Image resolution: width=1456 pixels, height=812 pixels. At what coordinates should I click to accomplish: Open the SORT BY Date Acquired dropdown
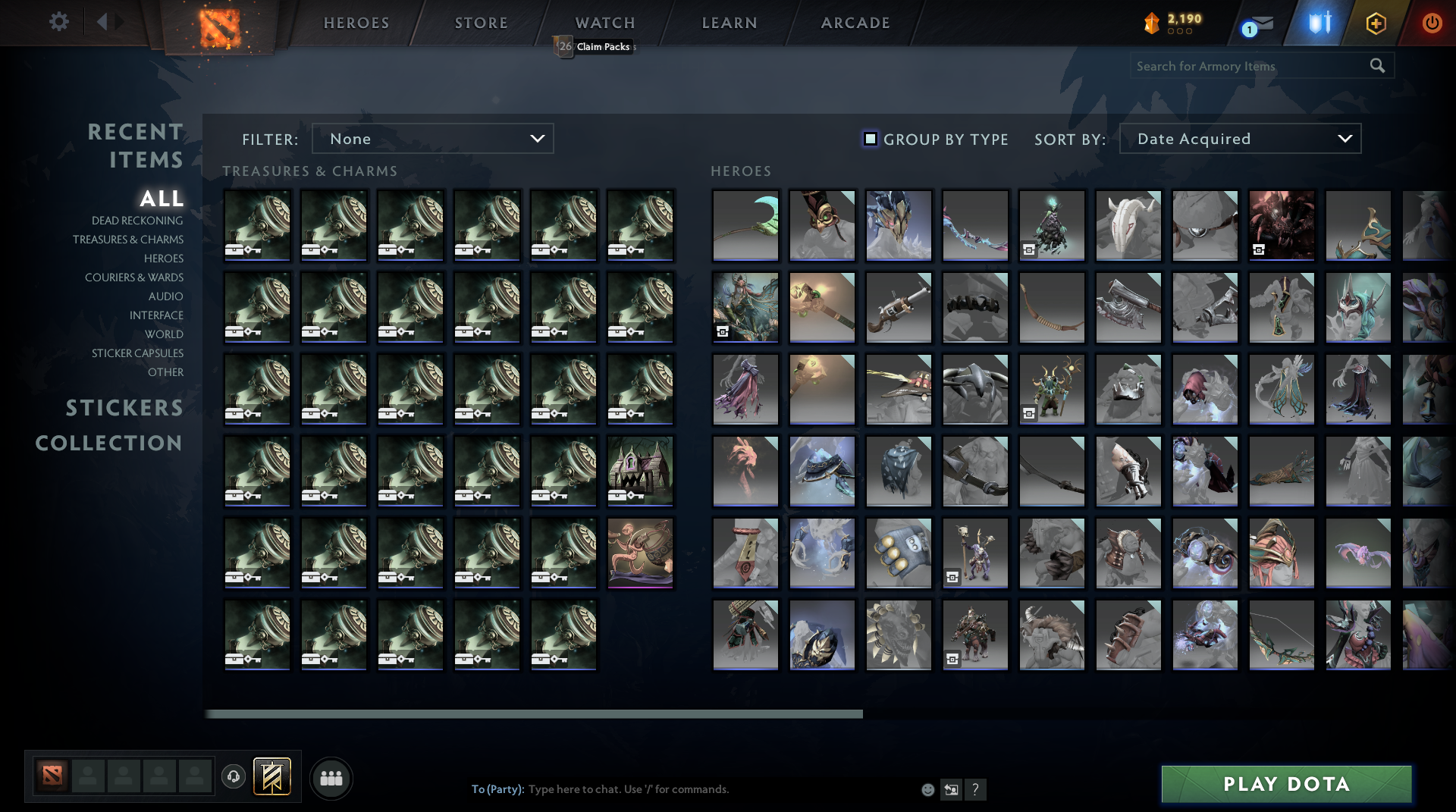click(1239, 139)
